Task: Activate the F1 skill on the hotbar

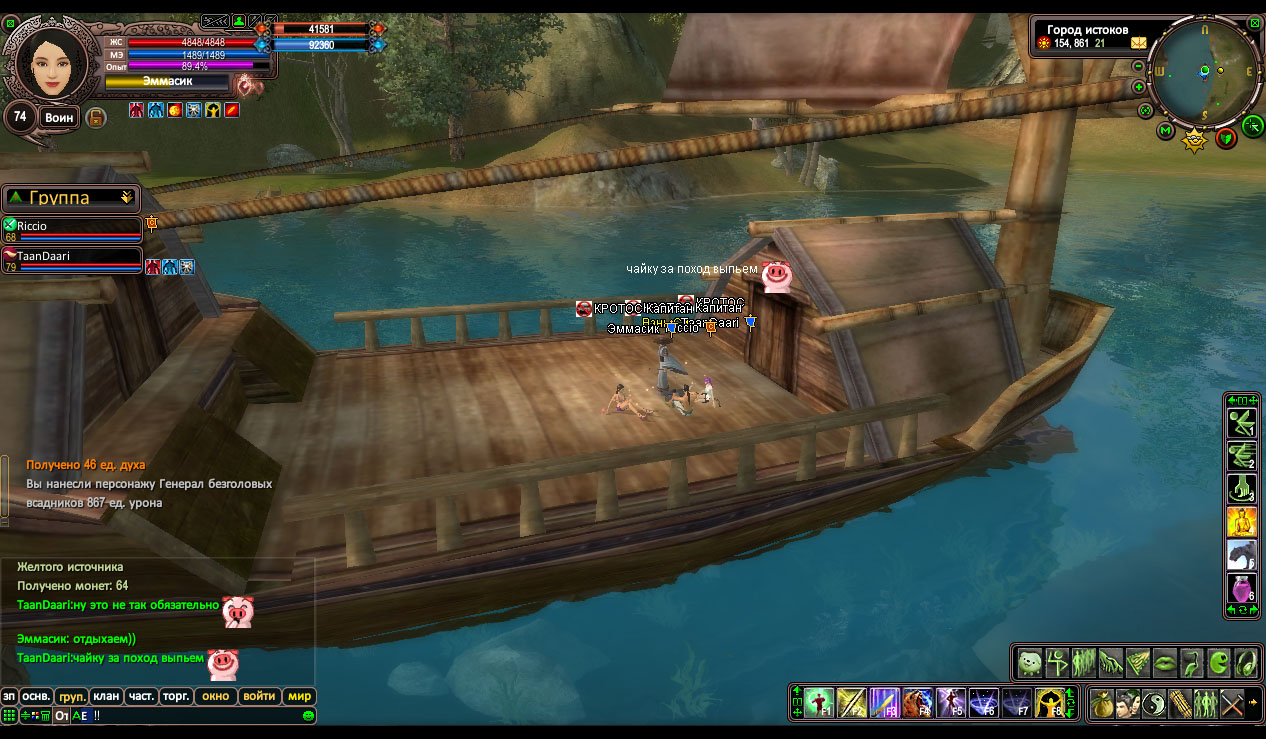Action: click(819, 702)
